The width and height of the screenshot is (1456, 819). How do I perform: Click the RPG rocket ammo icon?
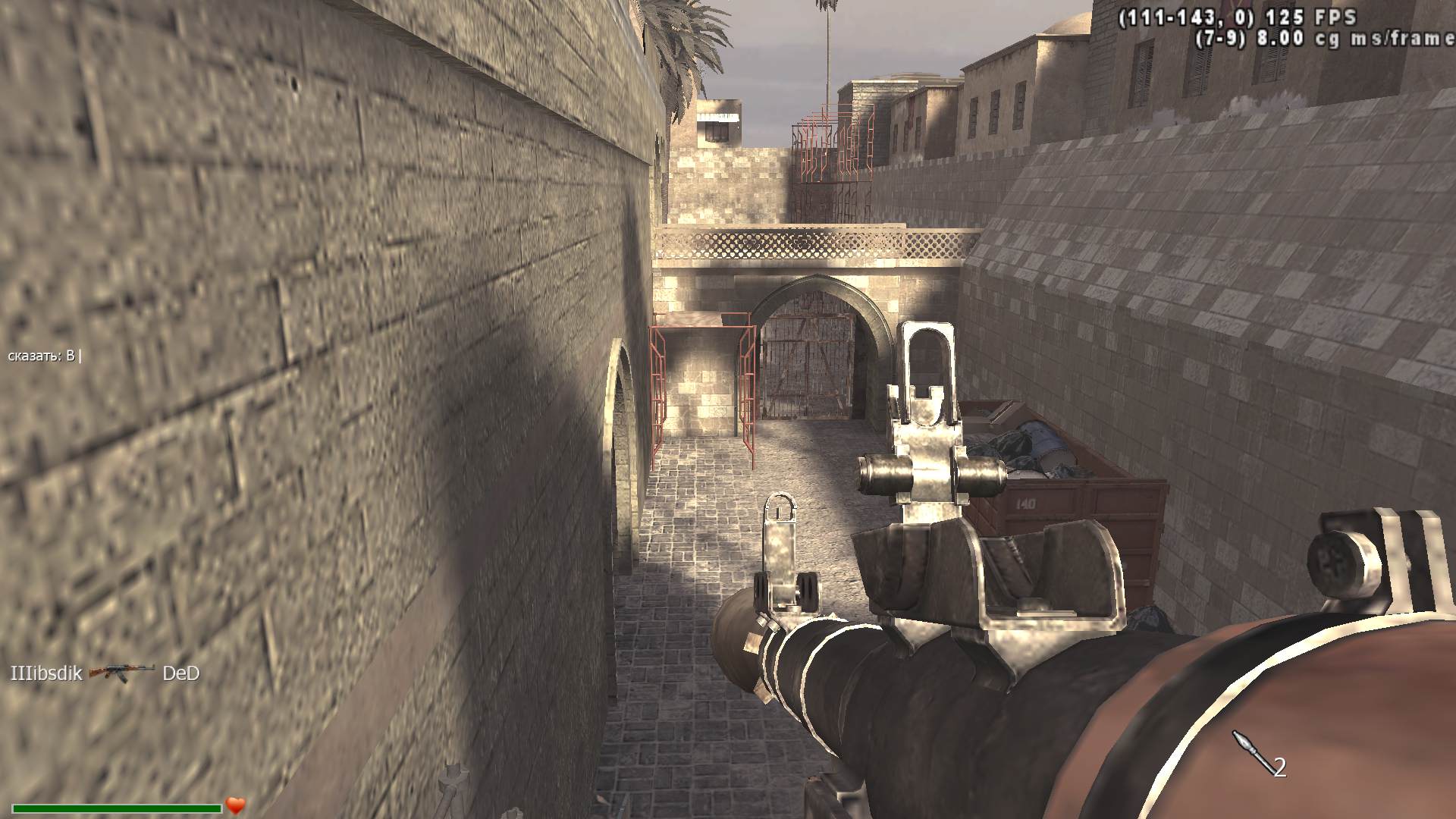1250,752
